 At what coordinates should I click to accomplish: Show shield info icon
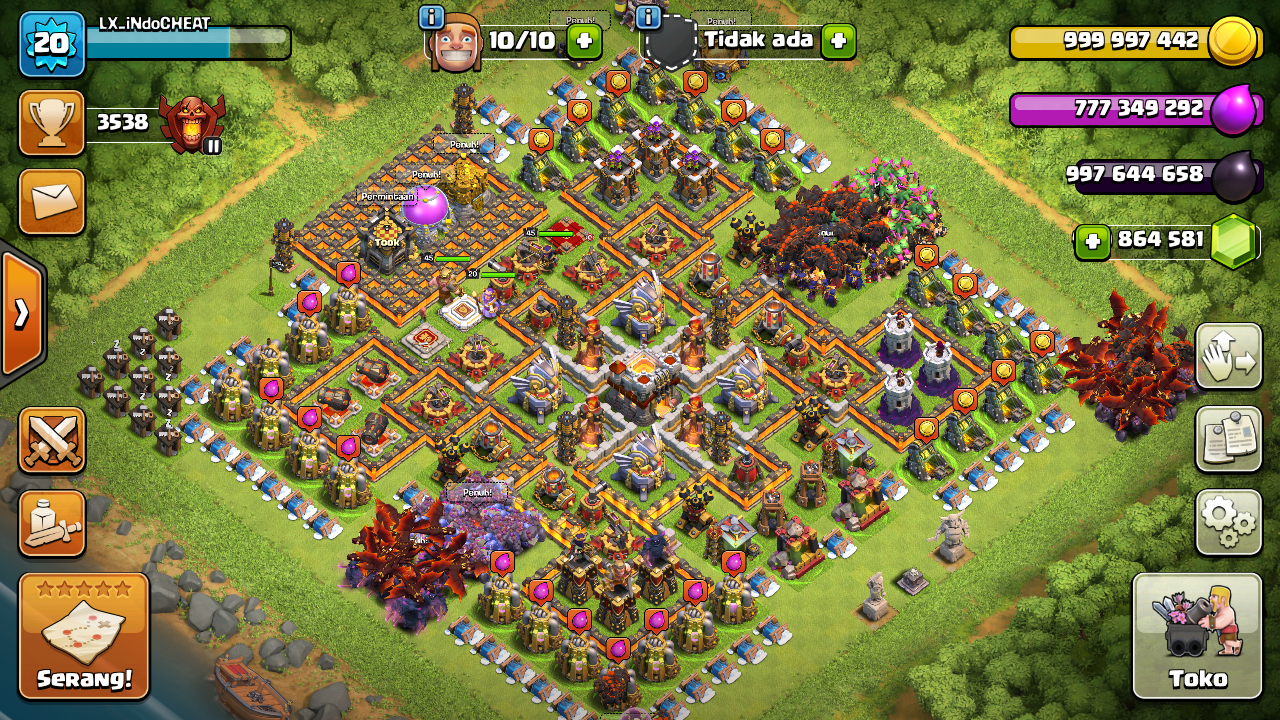pos(648,17)
